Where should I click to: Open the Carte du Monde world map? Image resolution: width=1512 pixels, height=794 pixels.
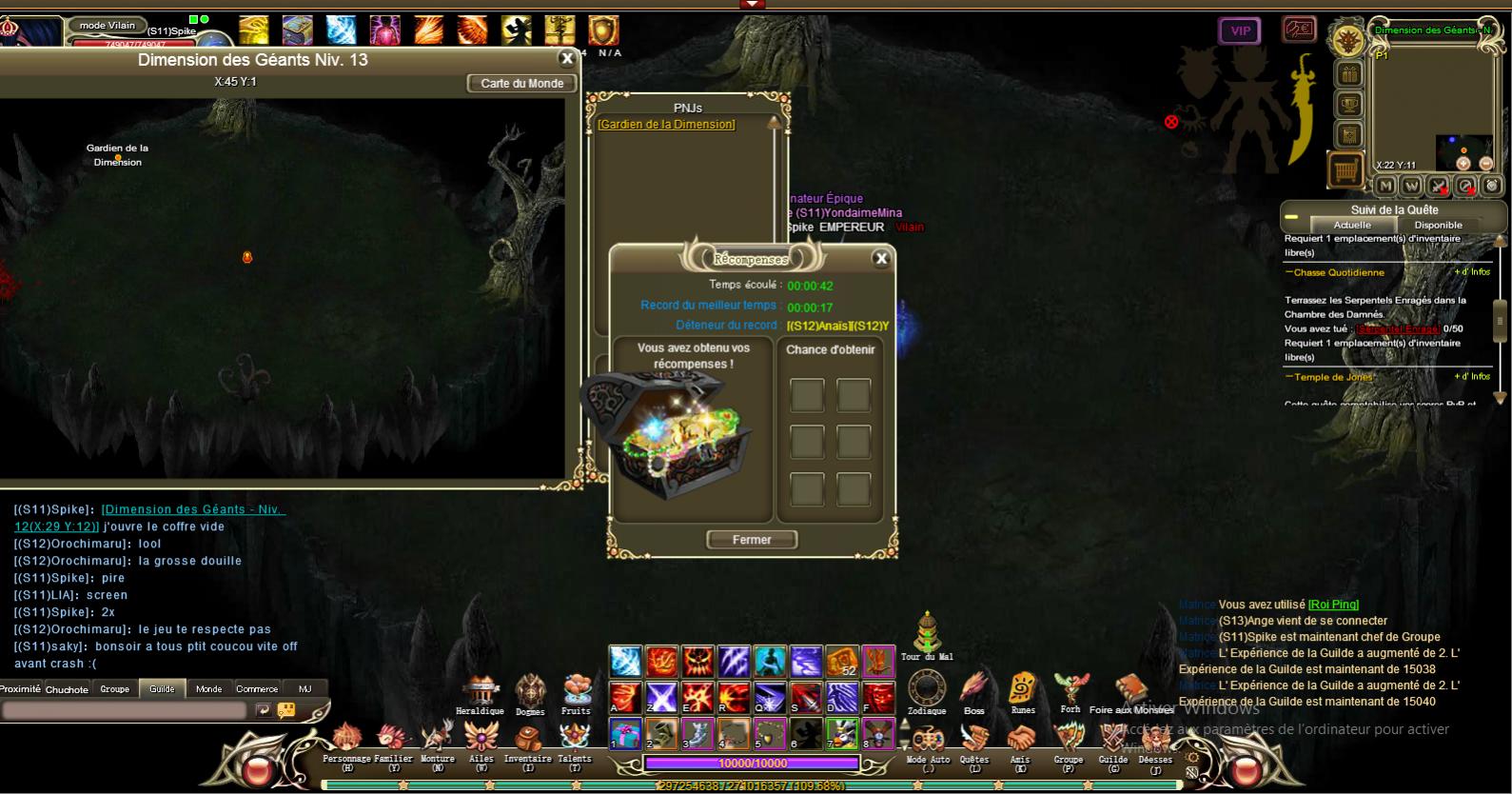pyautogui.click(x=521, y=84)
